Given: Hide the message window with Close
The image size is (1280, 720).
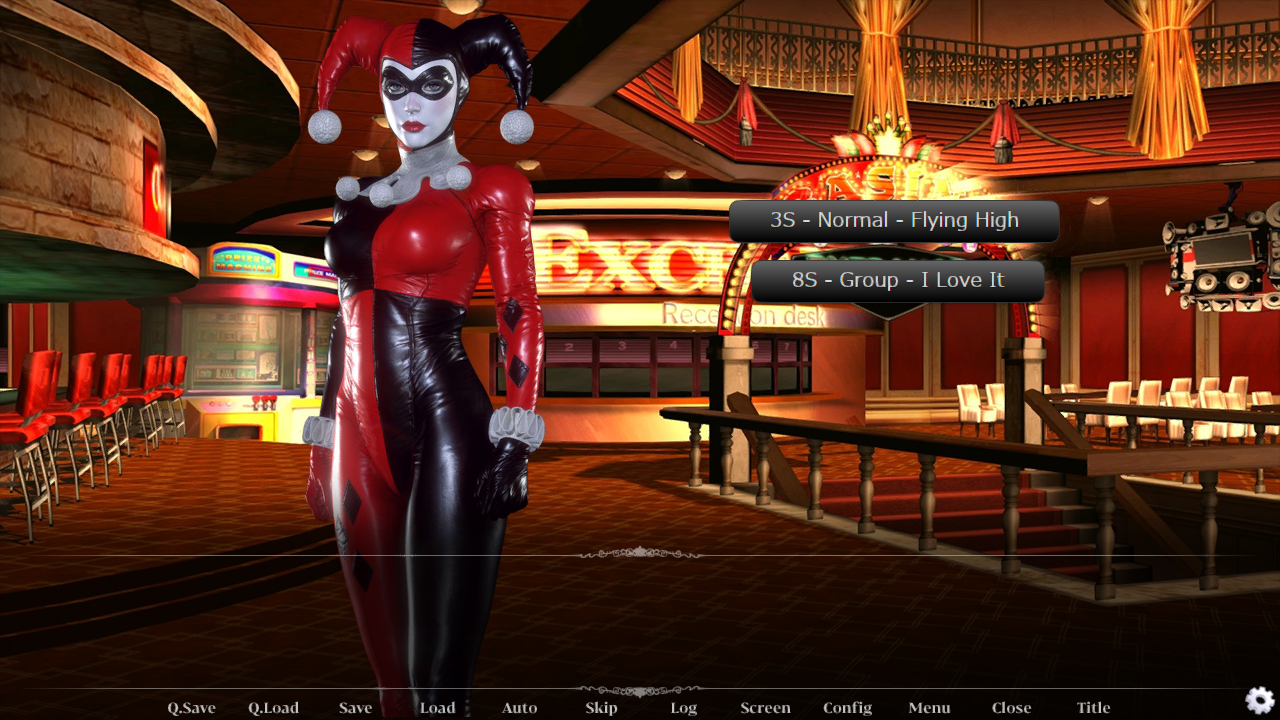Looking at the screenshot, I should 1011,708.
